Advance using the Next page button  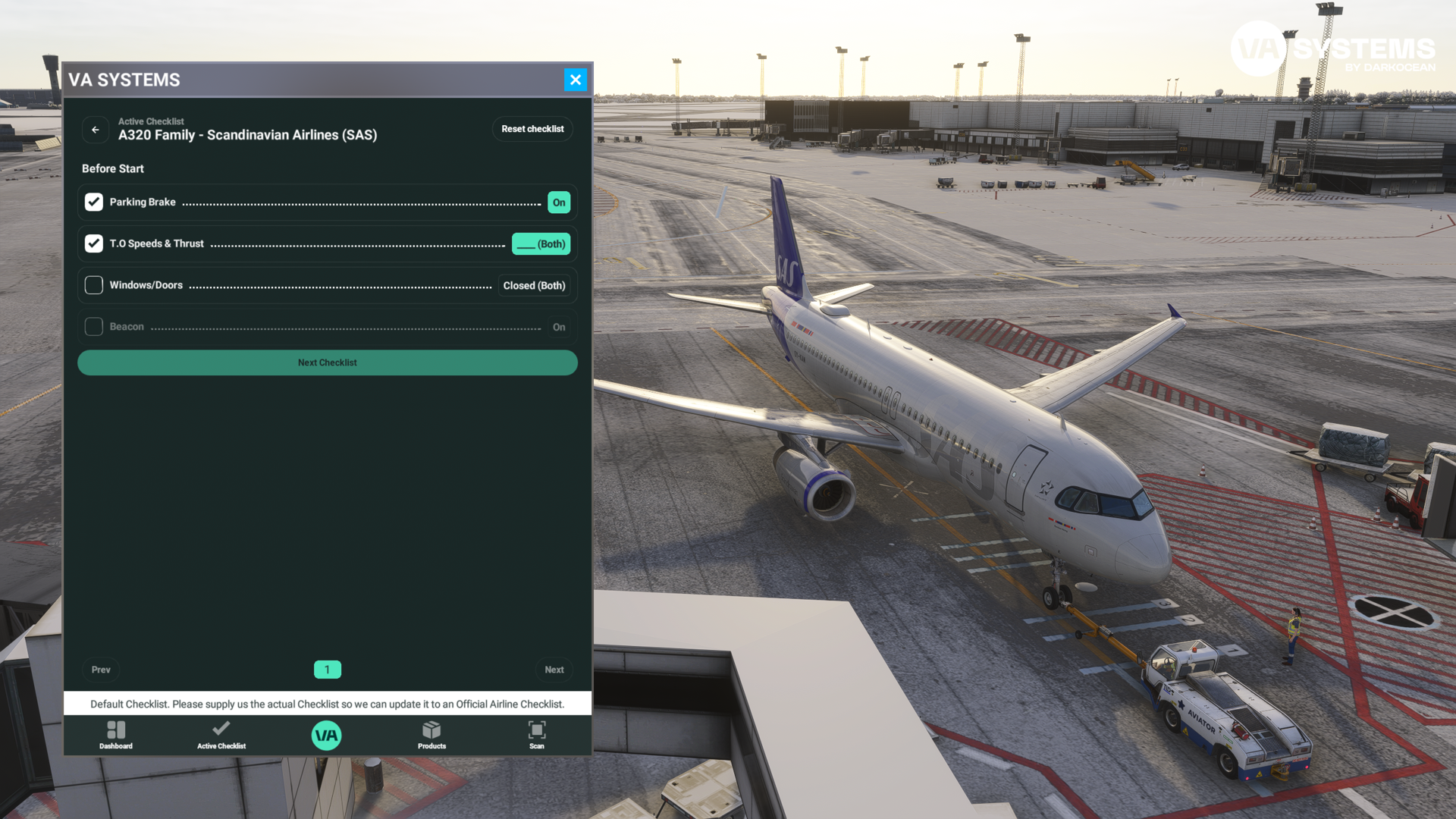554,670
